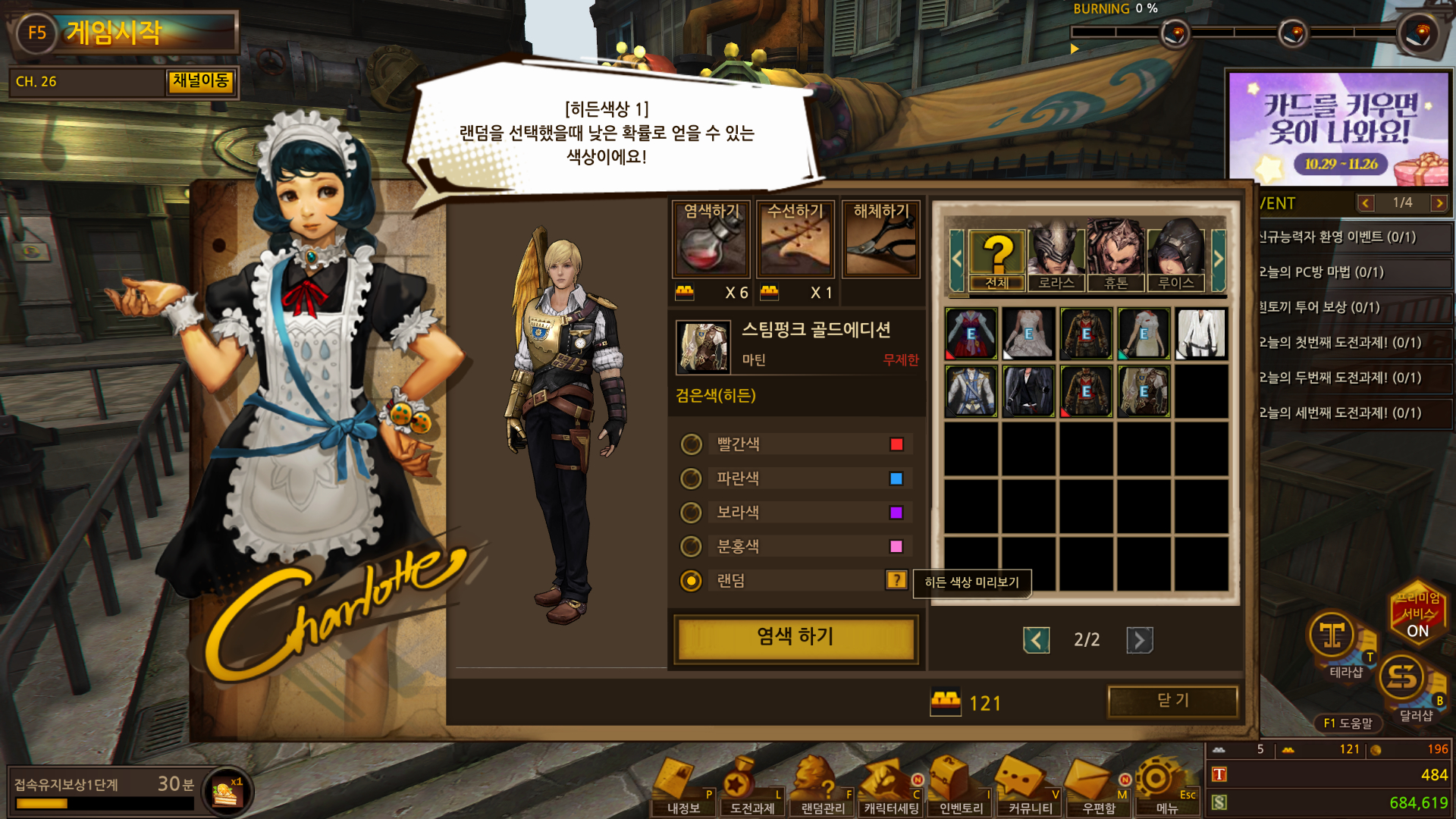Filter costumes by 로라스 character
1456x819 pixels.
click(x=1056, y=258)
